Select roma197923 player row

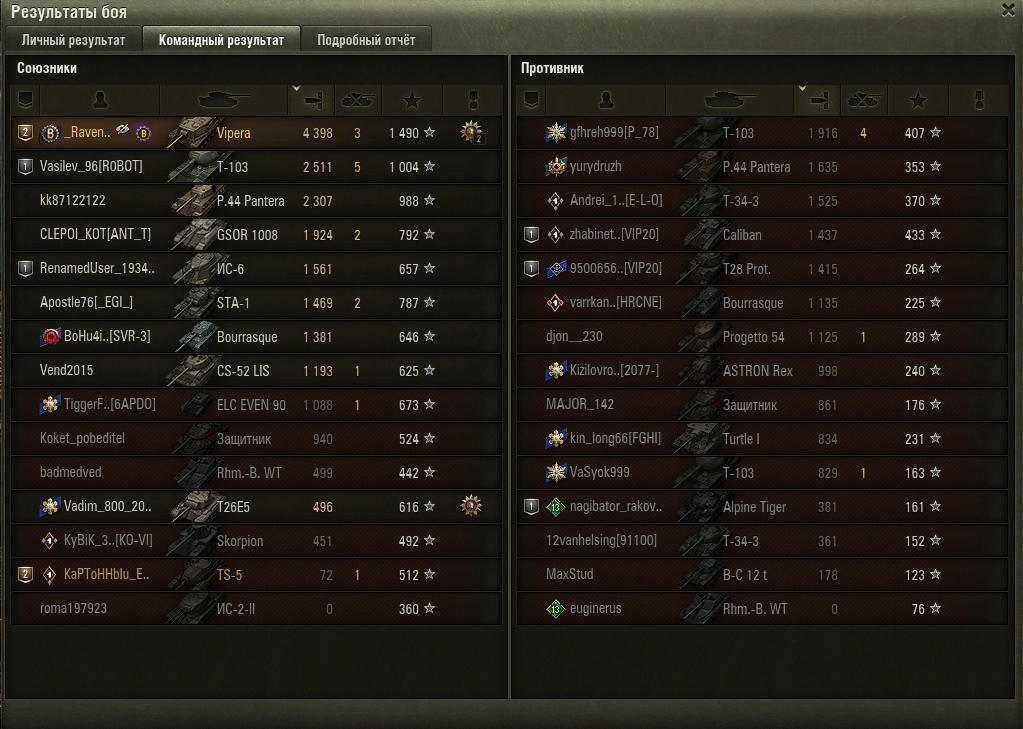pos(74,609)
